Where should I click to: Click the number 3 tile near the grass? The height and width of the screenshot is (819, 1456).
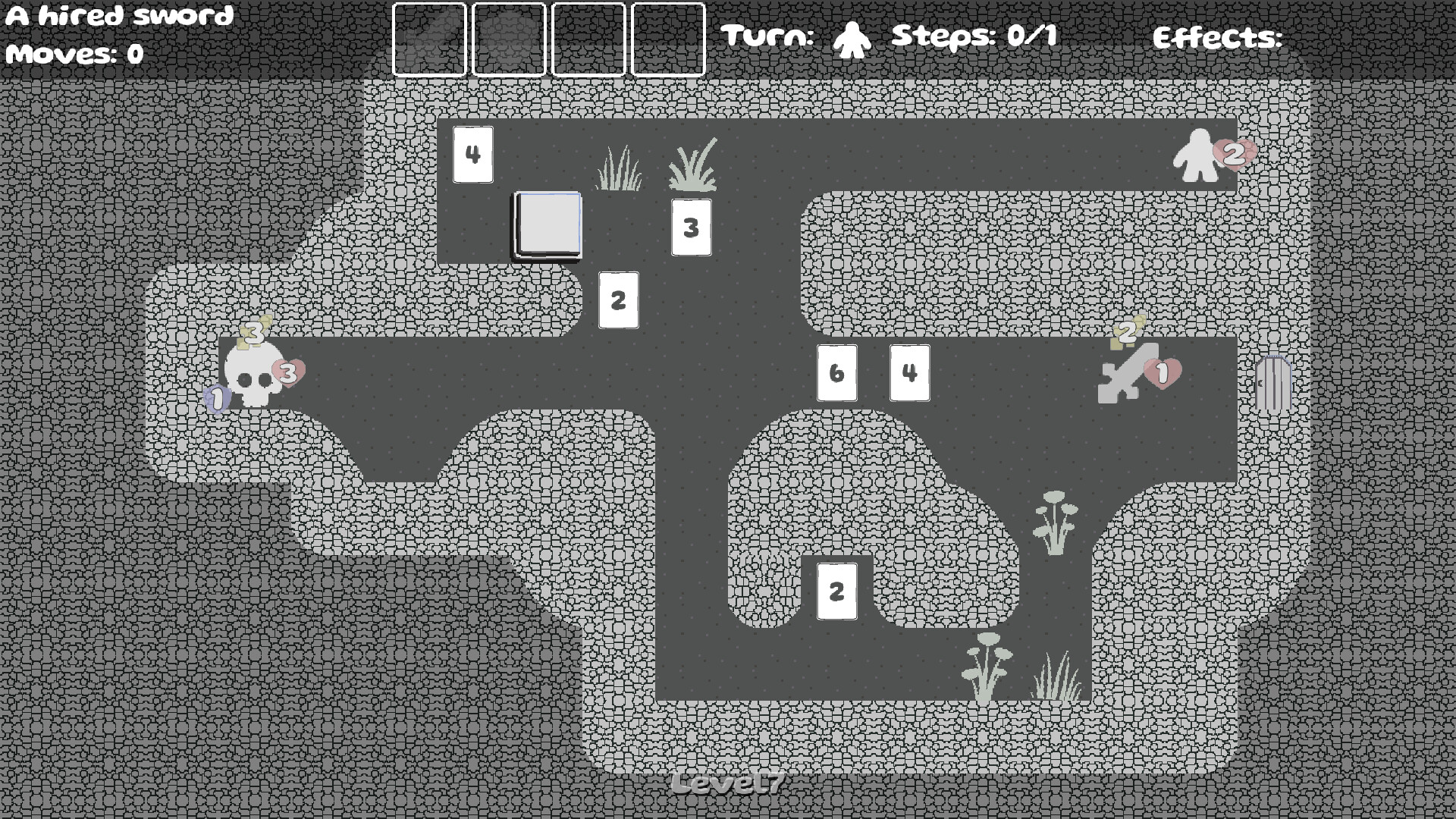click(x=691, y=225)
